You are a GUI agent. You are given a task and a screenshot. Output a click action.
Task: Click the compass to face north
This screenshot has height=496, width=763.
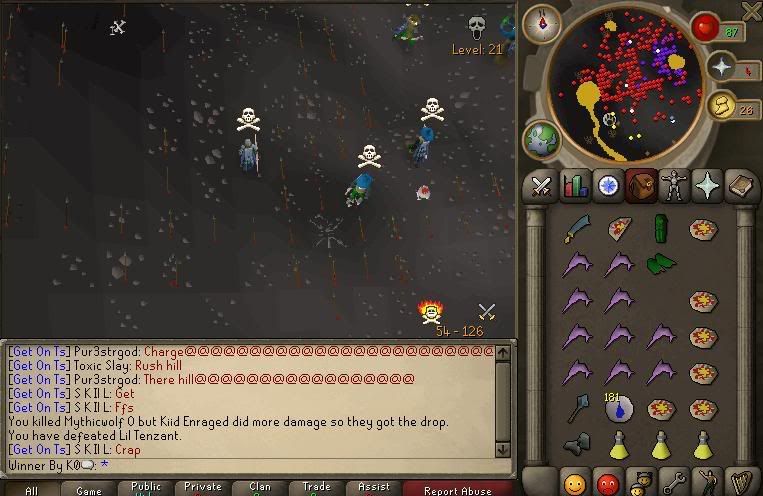pos(542,23)
